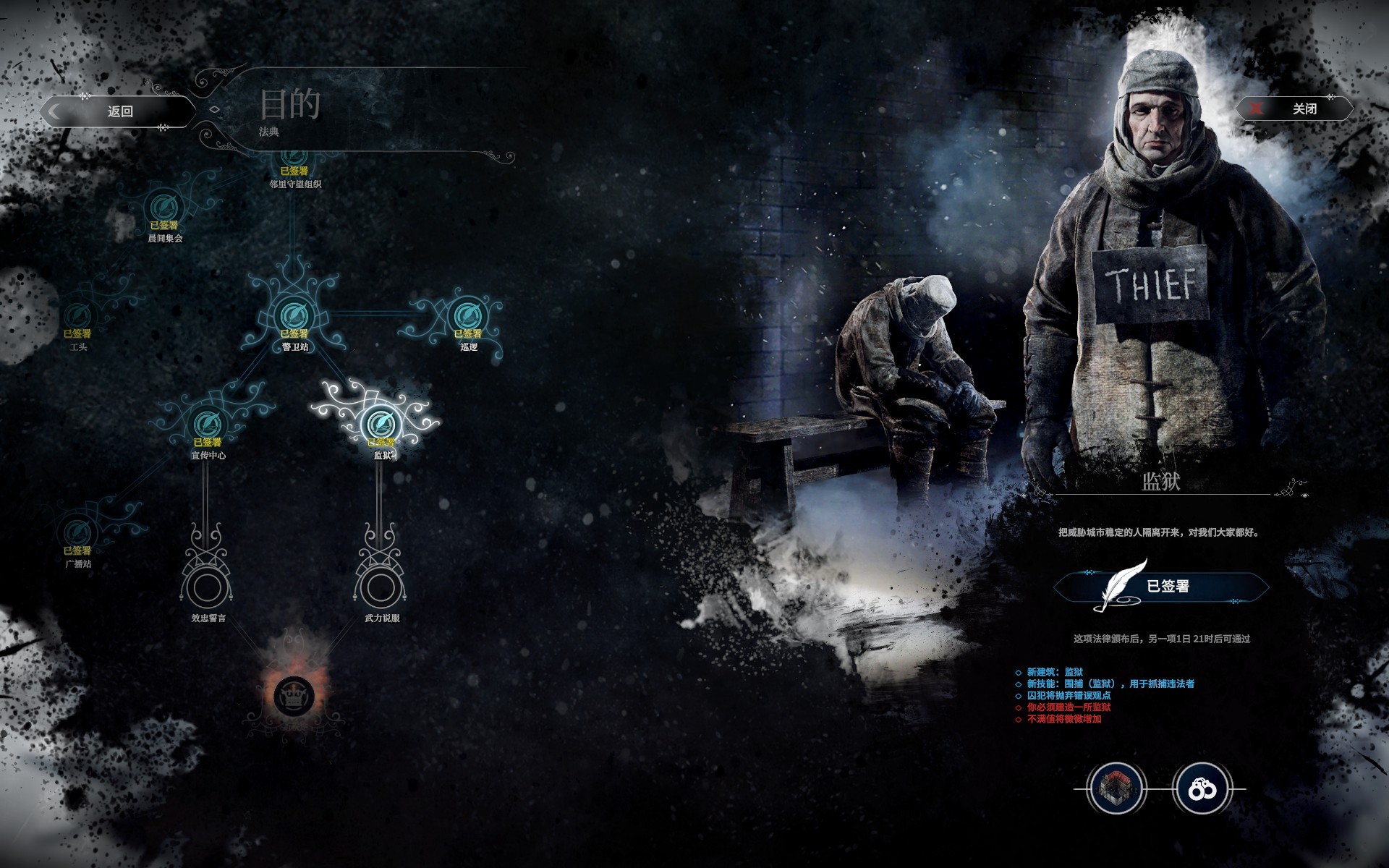View the 宣传中心 law node
The width and height of the screenshot is (1389, 868).
click(x=208, y=424)
